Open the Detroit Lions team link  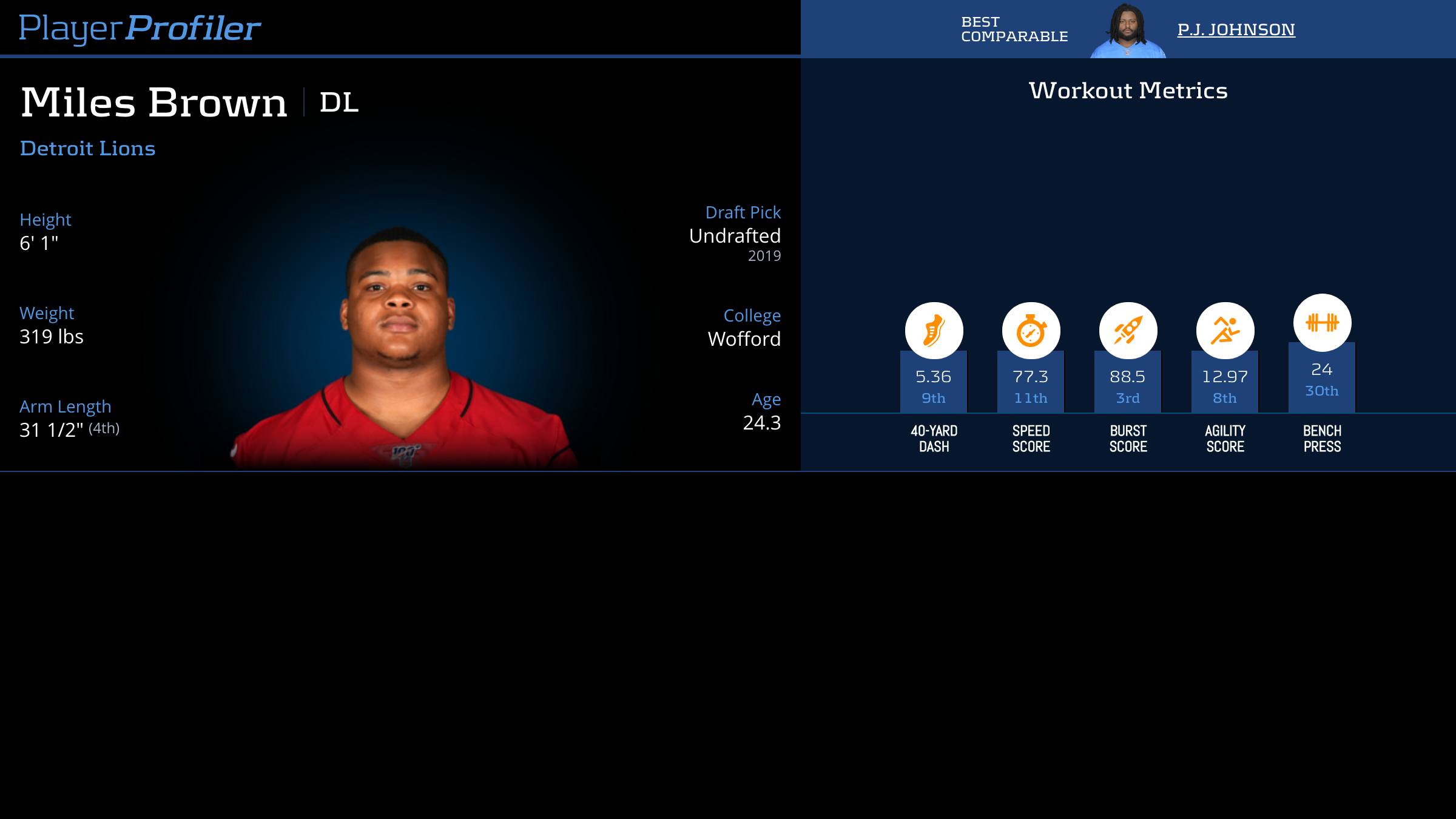click(x=88, y=149)
